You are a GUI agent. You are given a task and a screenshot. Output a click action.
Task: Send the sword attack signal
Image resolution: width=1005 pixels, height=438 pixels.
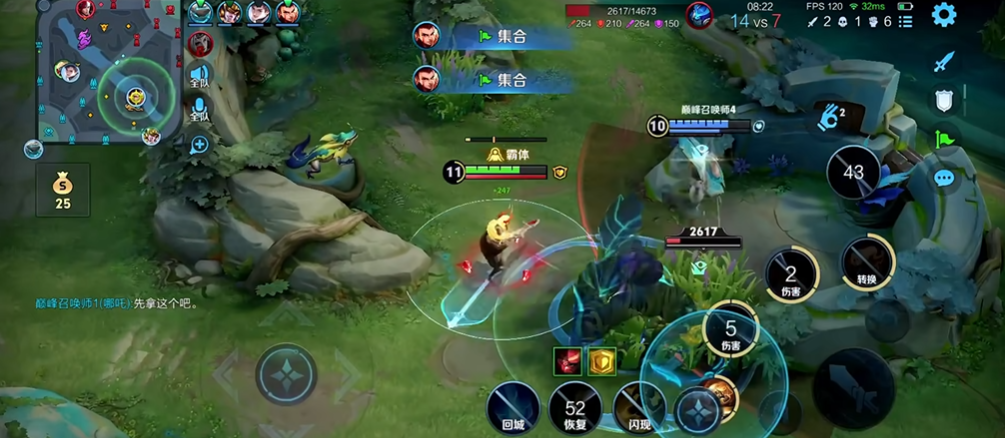tap(943, 62)
